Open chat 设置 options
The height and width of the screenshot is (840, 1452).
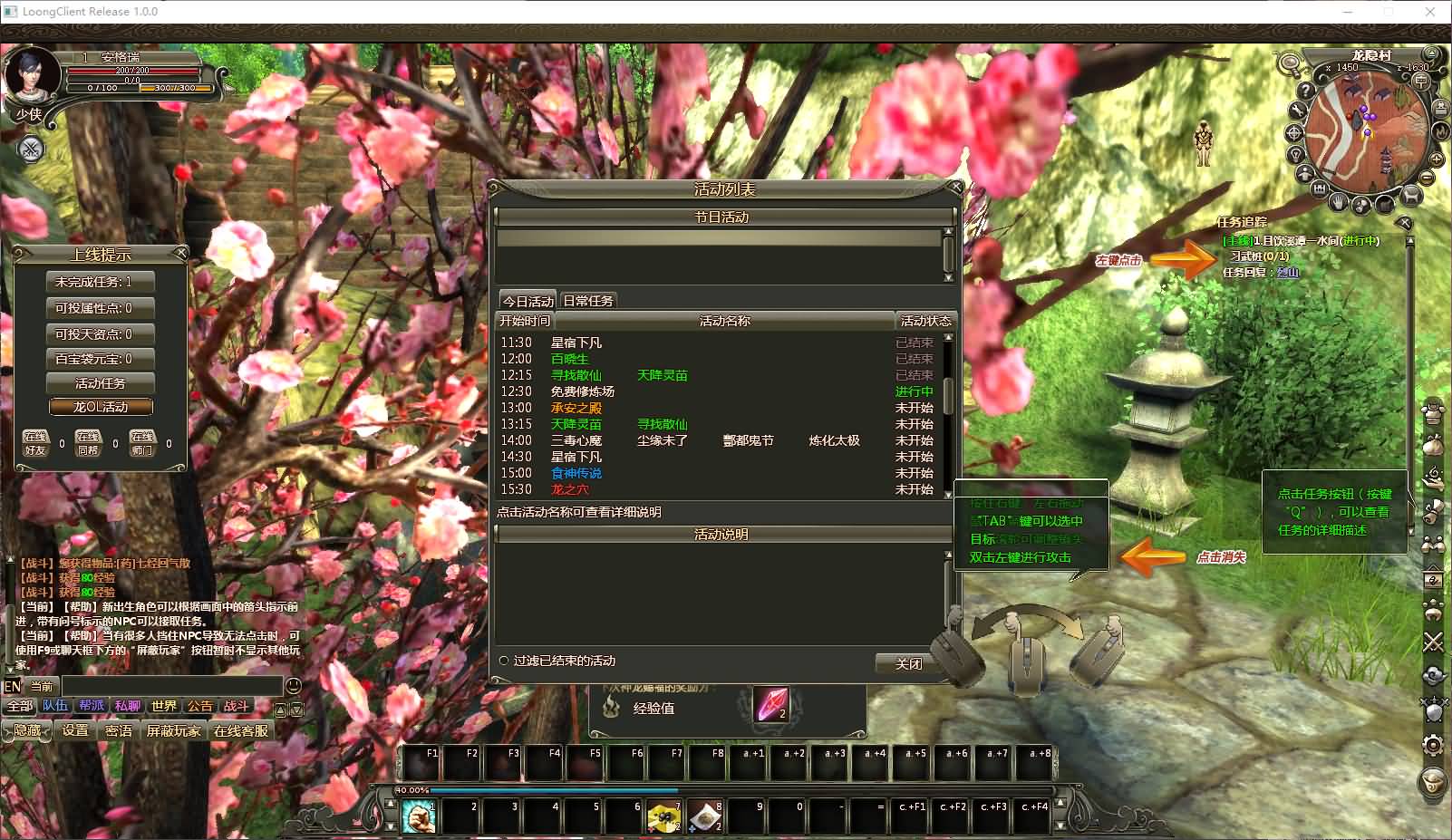pos(75,730)
